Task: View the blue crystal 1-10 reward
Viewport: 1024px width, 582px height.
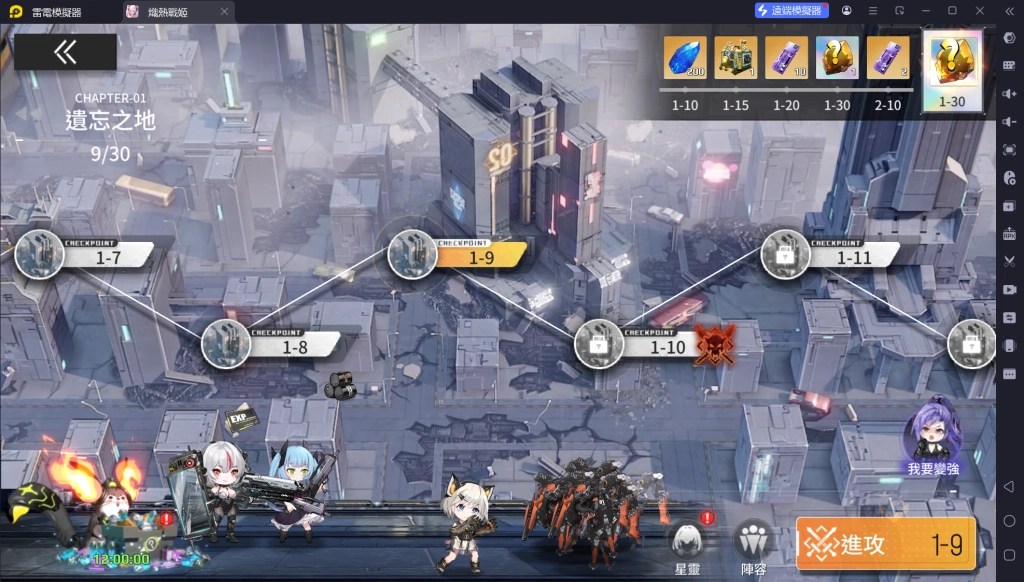Action: (x=685, y=58)
